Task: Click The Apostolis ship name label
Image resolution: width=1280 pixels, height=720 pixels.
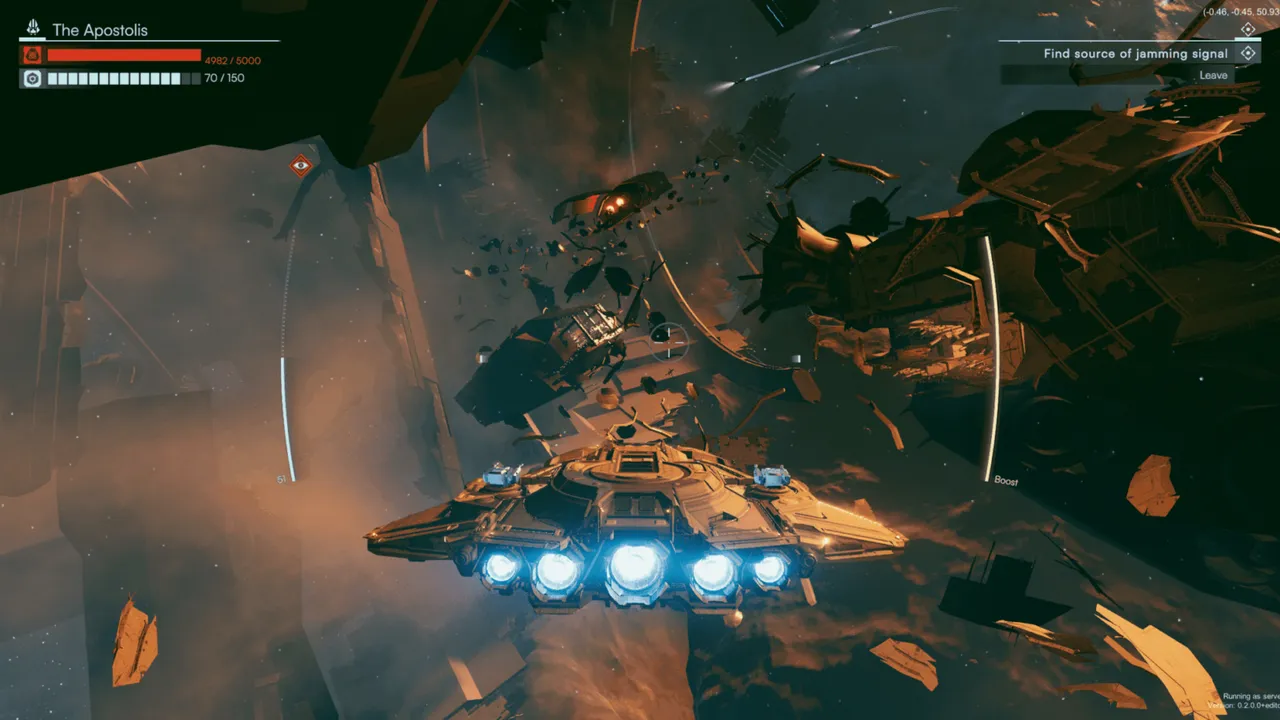Action: pos(99,30)
